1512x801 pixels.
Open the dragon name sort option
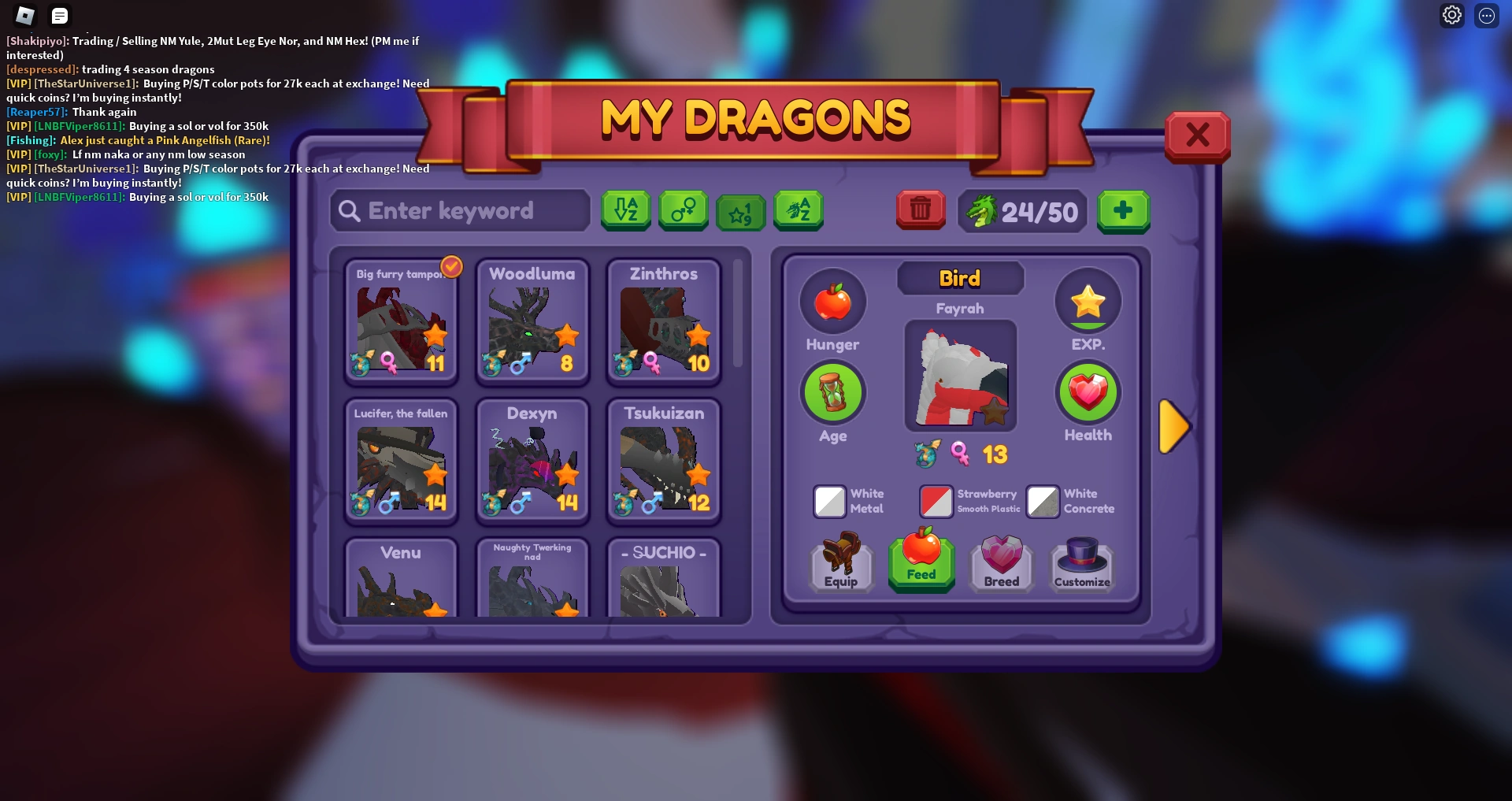pos(798,210)
